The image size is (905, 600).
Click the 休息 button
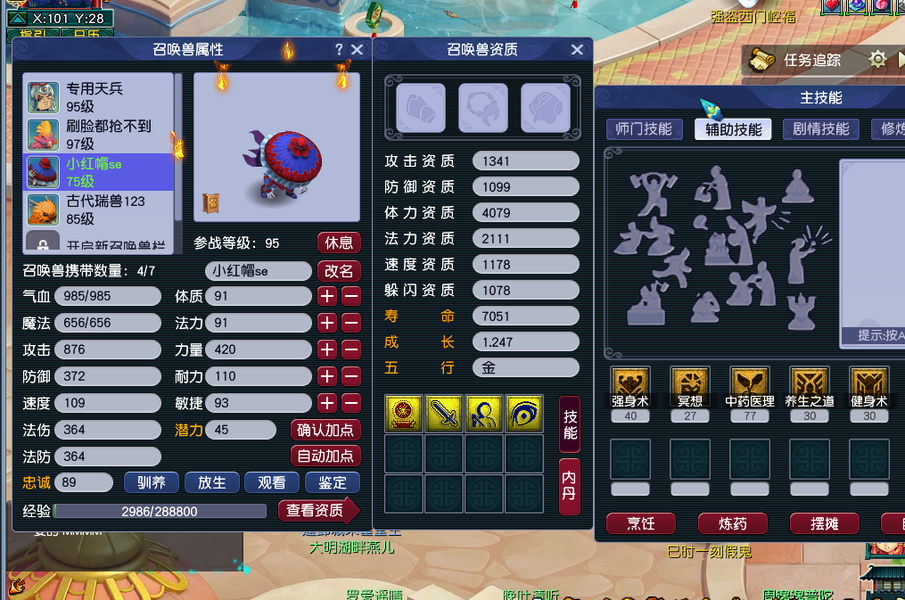(339, 243)
